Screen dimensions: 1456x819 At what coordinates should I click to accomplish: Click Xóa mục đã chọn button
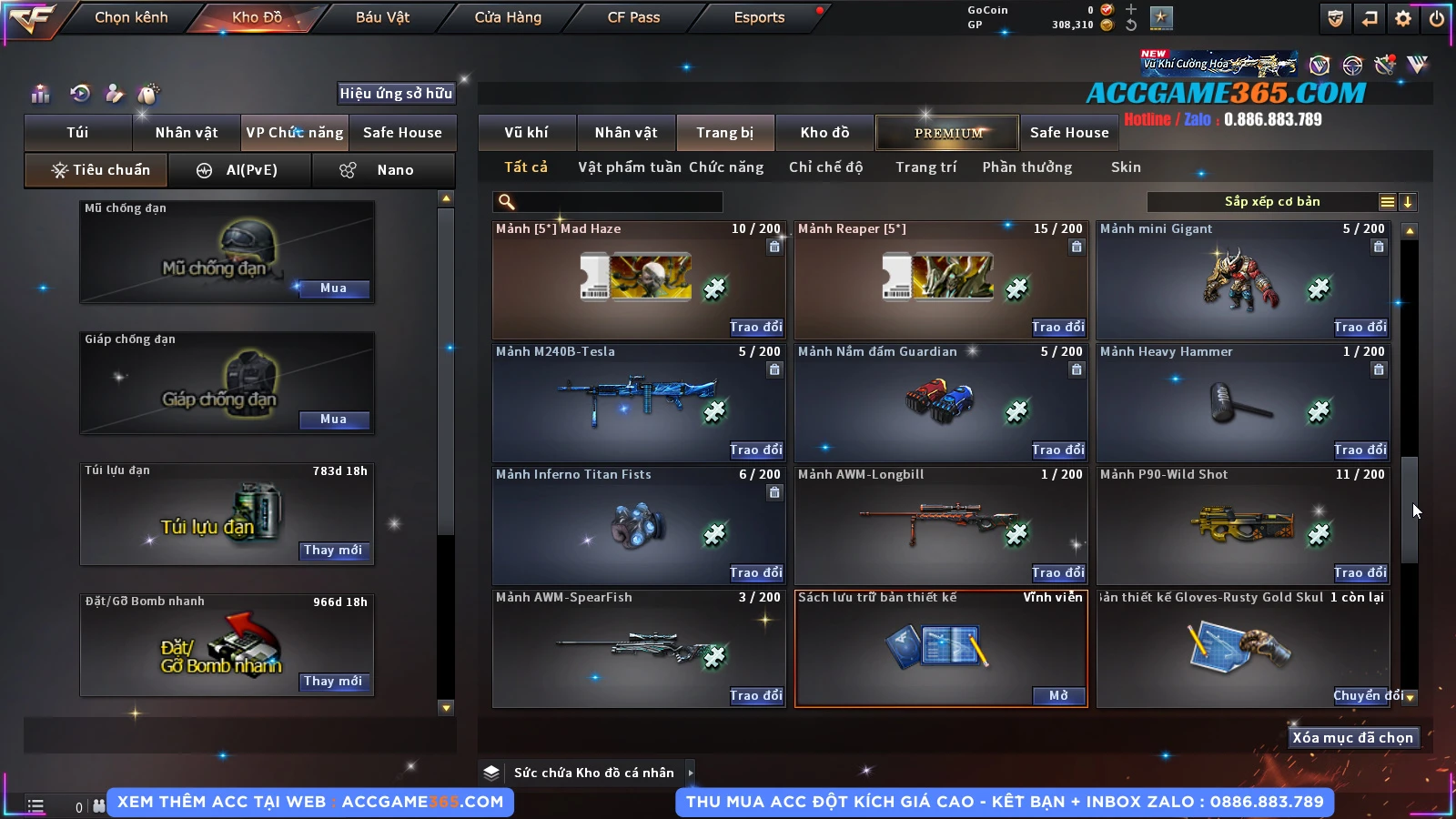pyautogui.click(x=1352, y=738)
